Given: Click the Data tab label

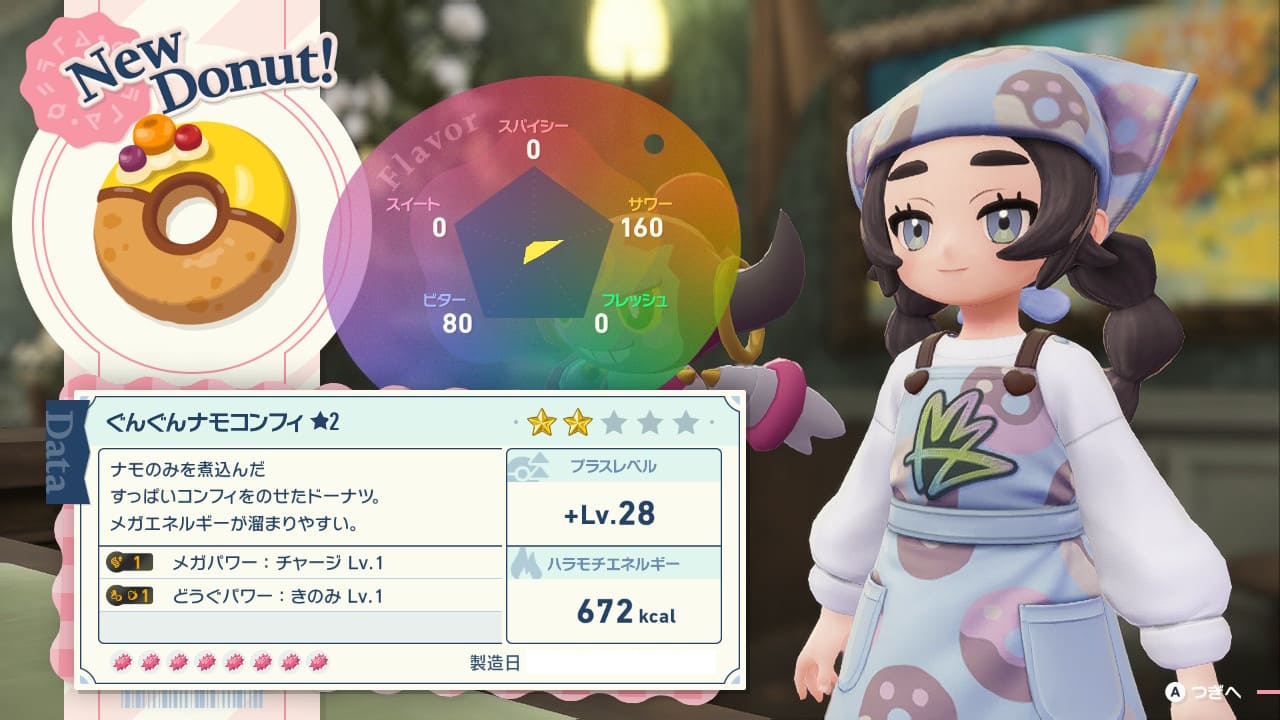Looking at the screenshot, I should (x=68, y=450).
